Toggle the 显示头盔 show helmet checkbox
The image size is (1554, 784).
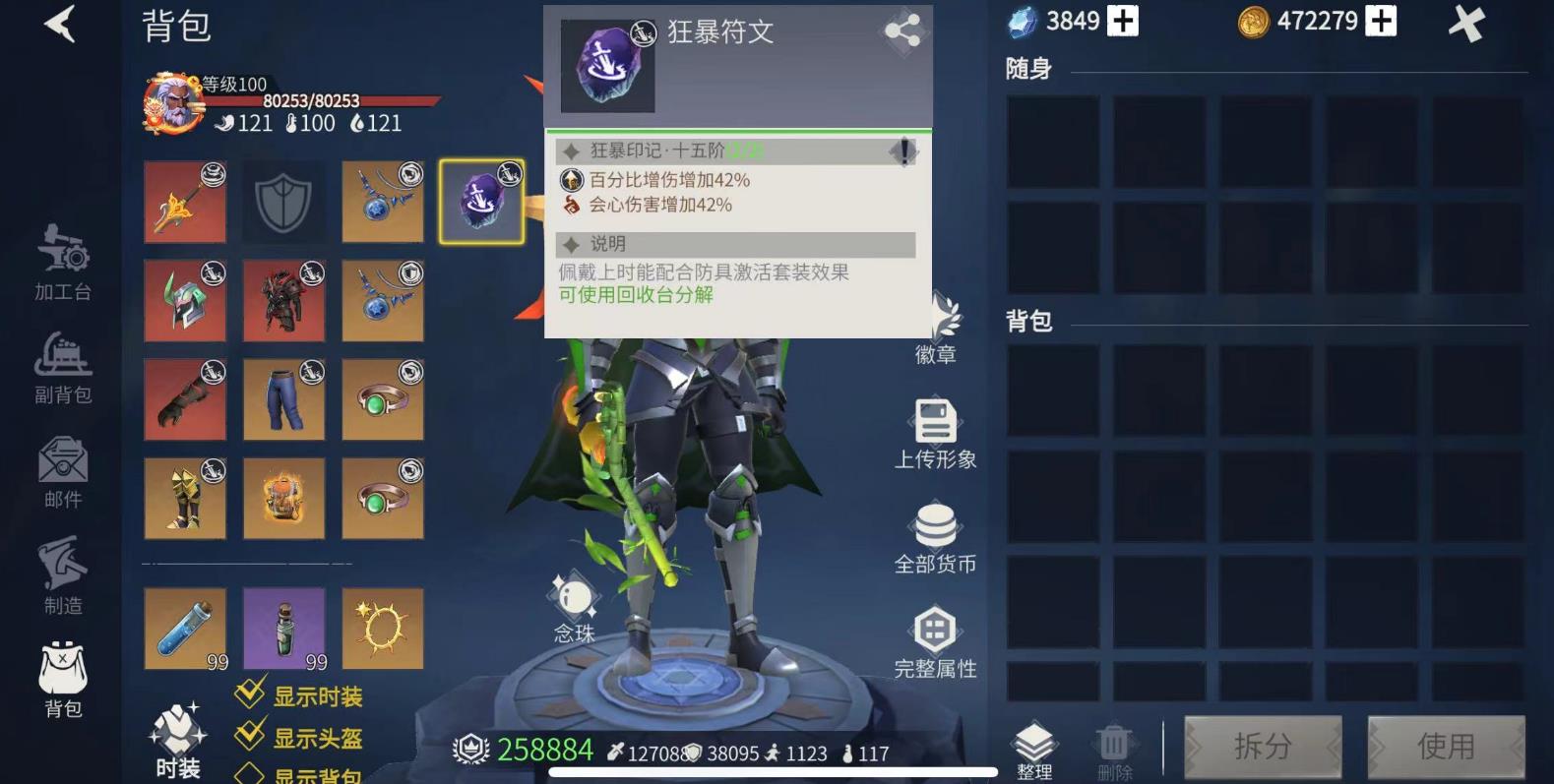click(249, 734)
